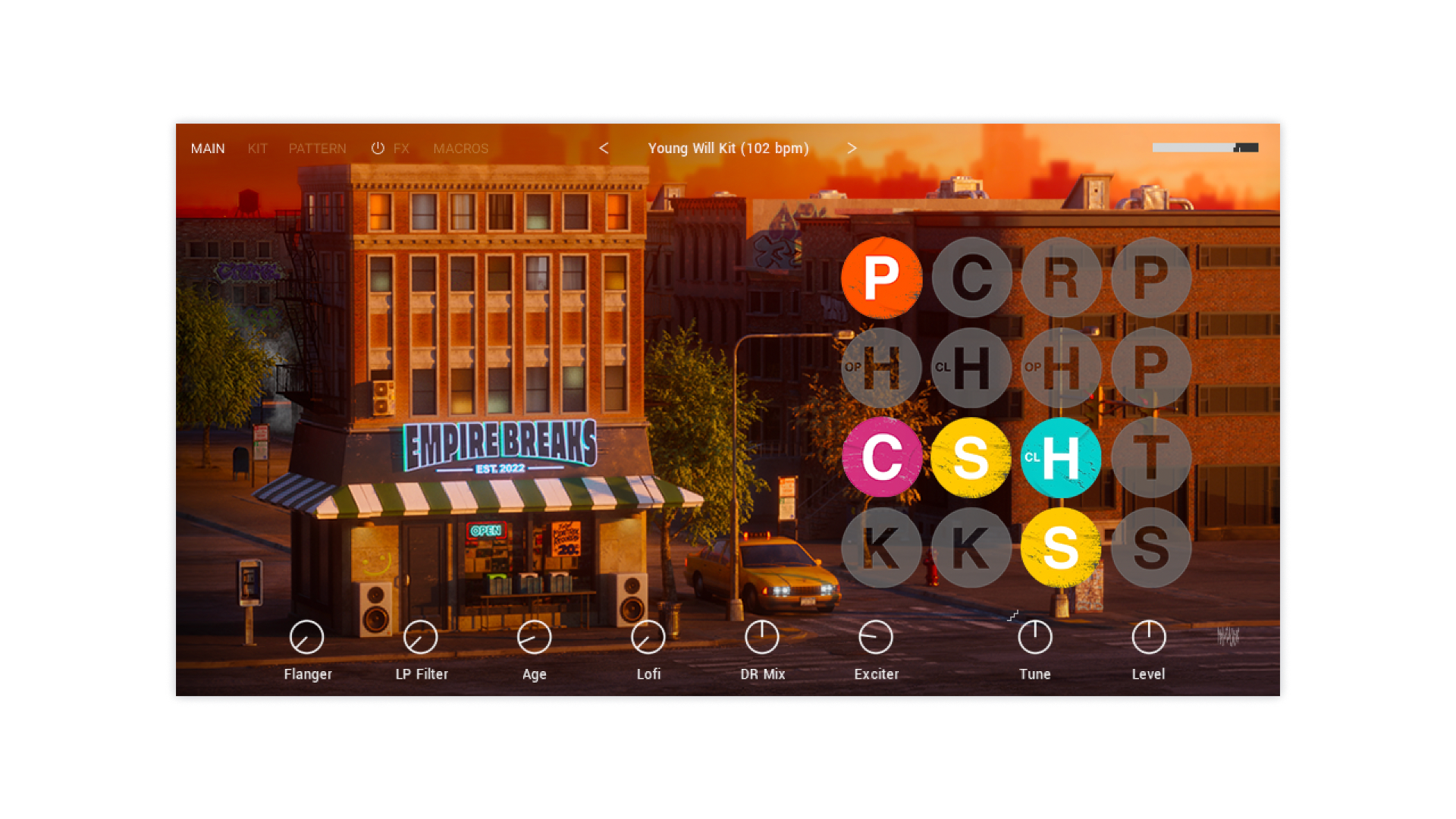Open the MACROS tab
Screen dimensions: 1456x819
(x=461, y=149)
